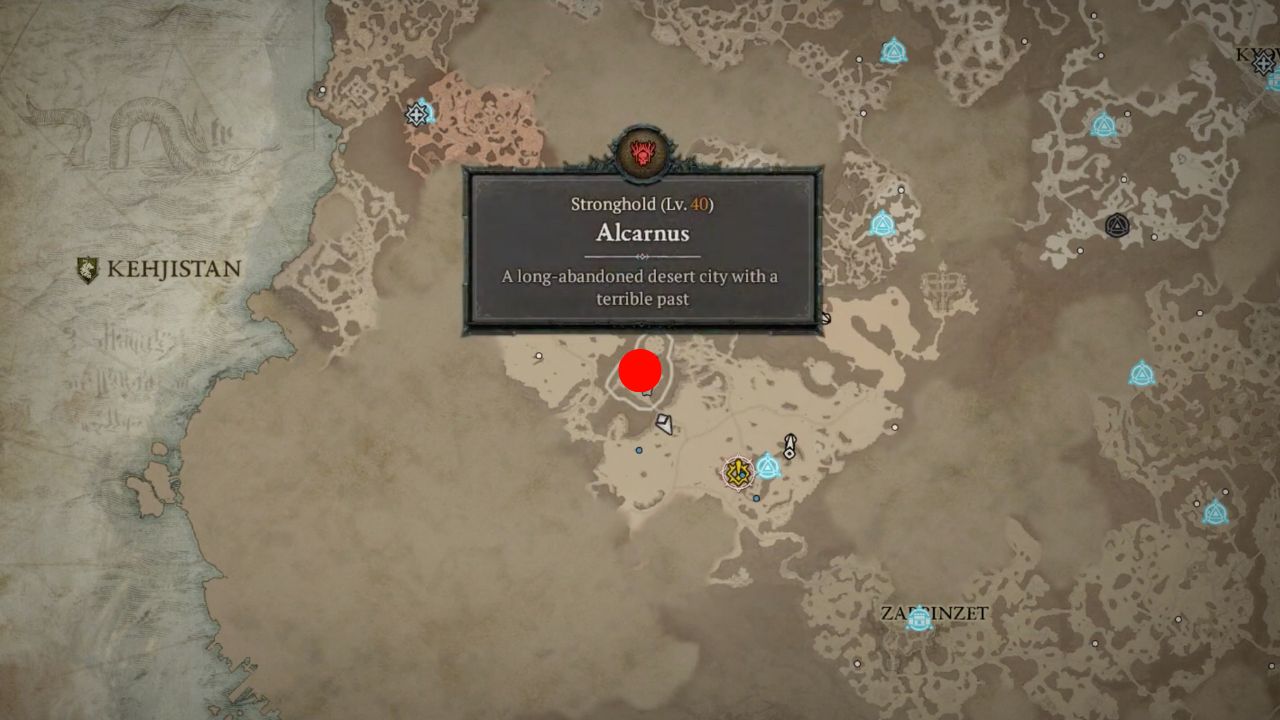Screen dimensions: 1280x720
Task: Click the Alcarnus title in the tooltip
Action: tap(644, 233)
